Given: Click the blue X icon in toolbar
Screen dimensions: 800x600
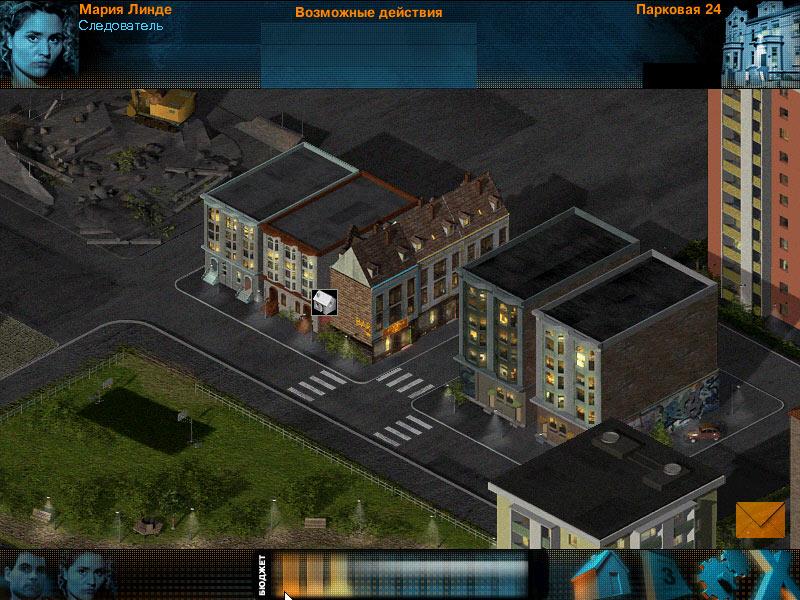Looking at the screenshot, I should pos(774,576).
